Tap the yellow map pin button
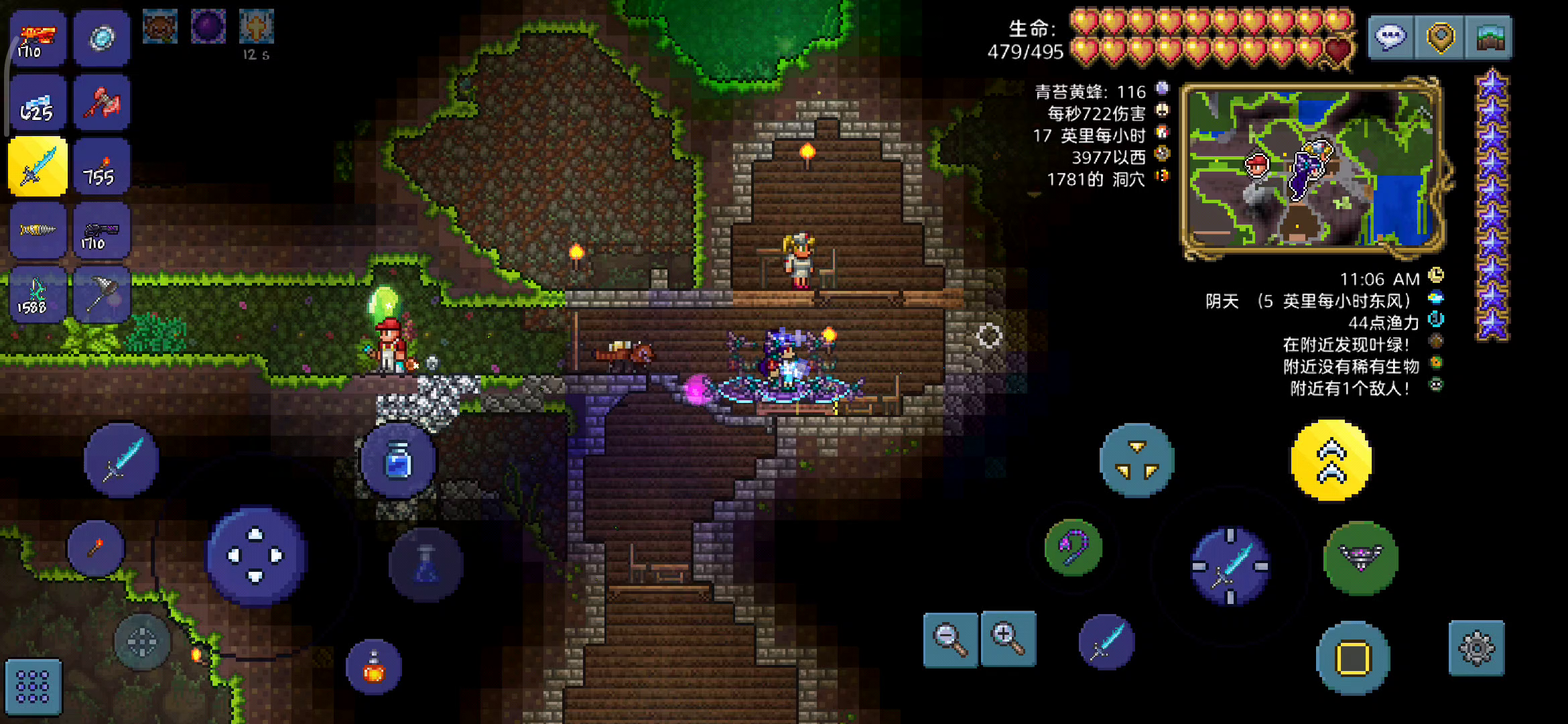 coord(1441,38)
